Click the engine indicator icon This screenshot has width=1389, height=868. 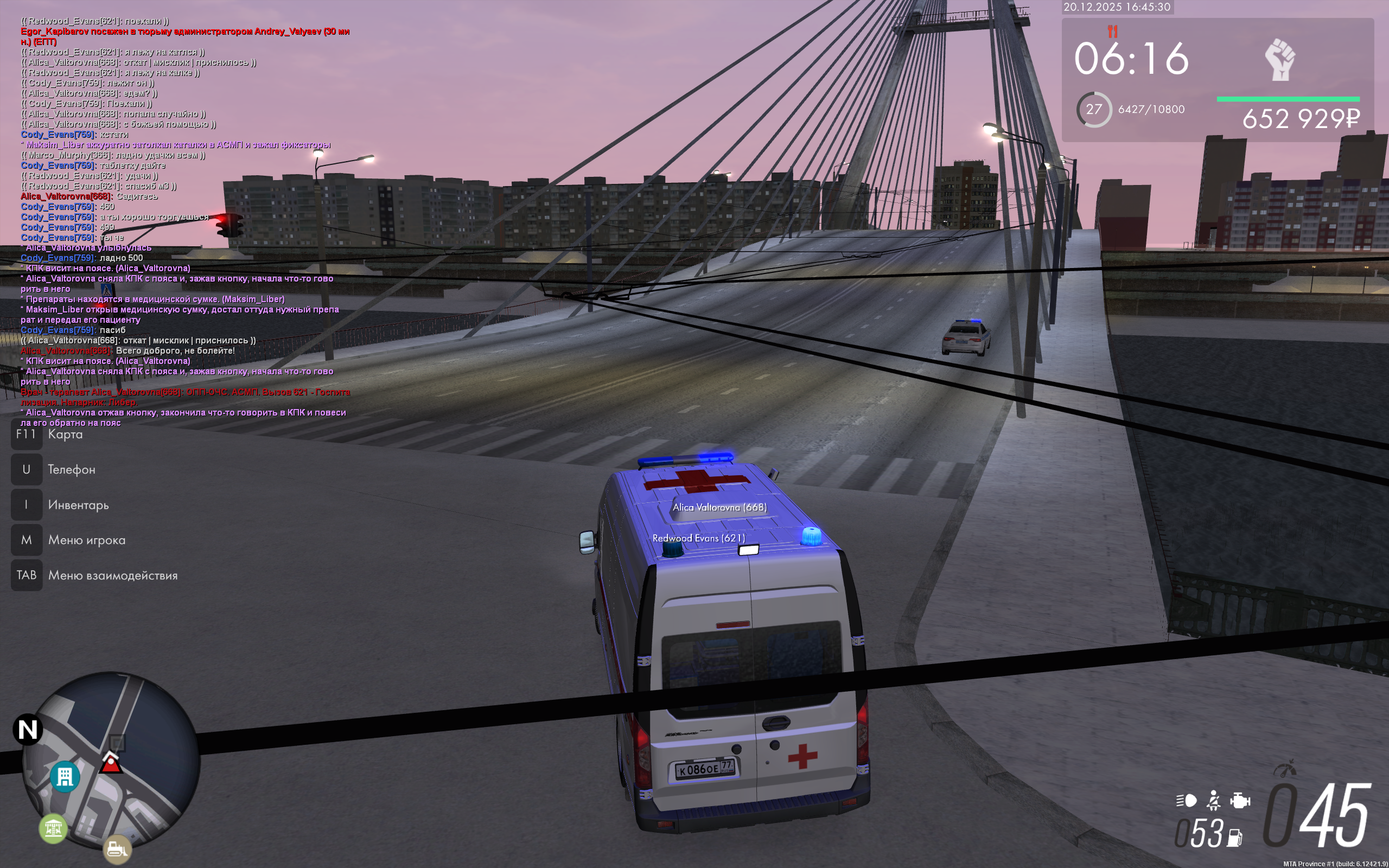[x=1240, y=800]
